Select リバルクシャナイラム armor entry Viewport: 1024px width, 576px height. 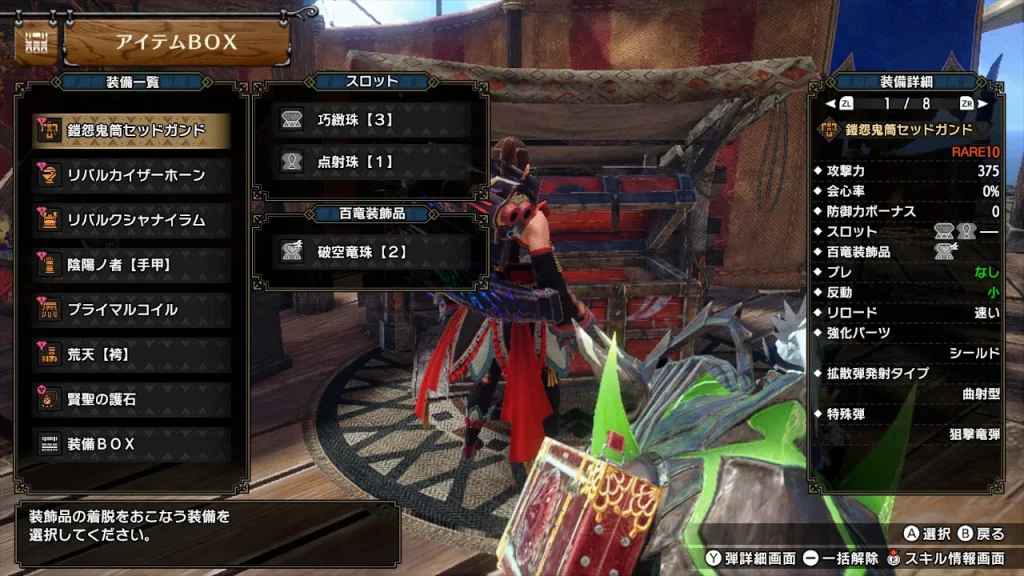132,220
